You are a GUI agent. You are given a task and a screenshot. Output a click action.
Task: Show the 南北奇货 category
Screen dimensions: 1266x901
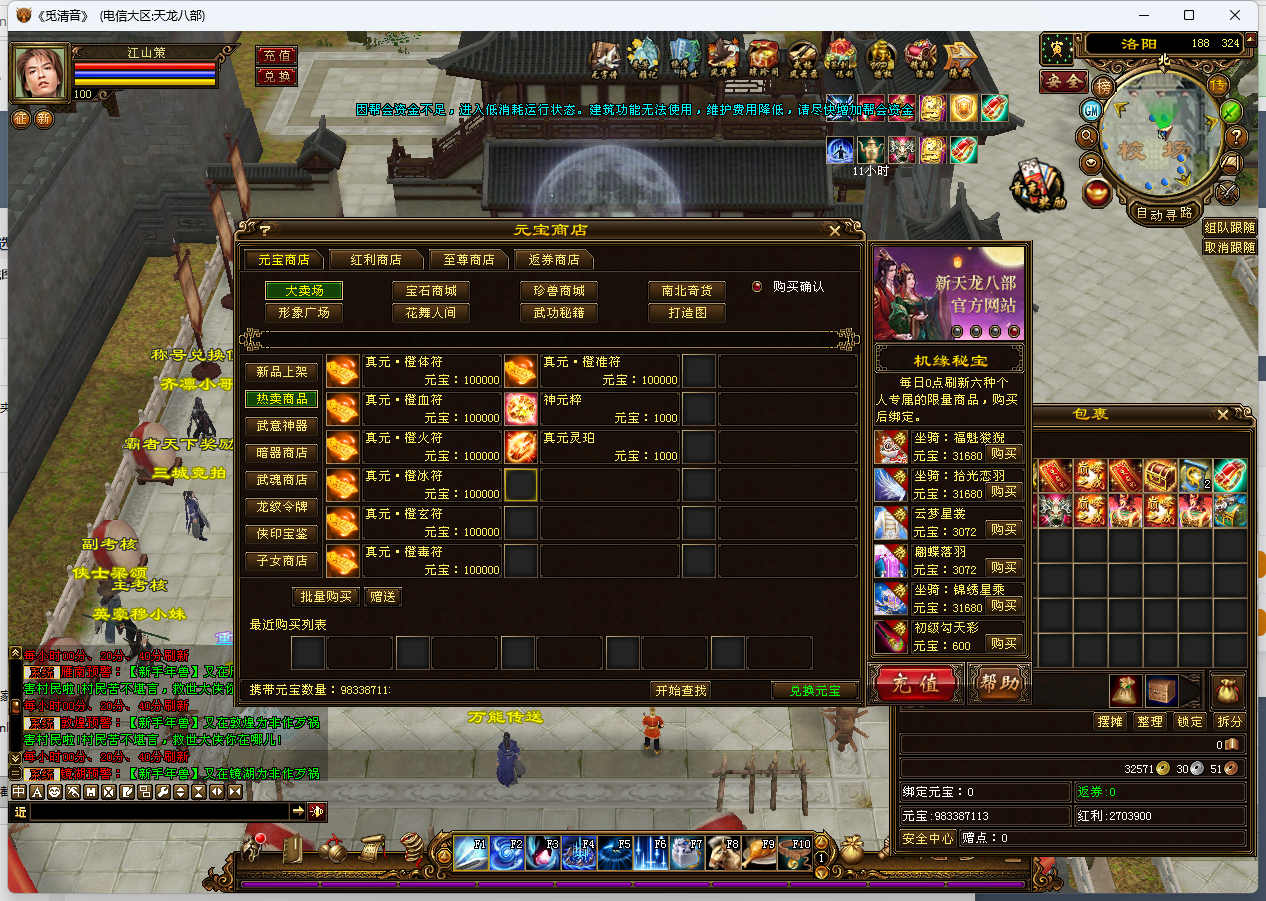[x=687, y=291]
